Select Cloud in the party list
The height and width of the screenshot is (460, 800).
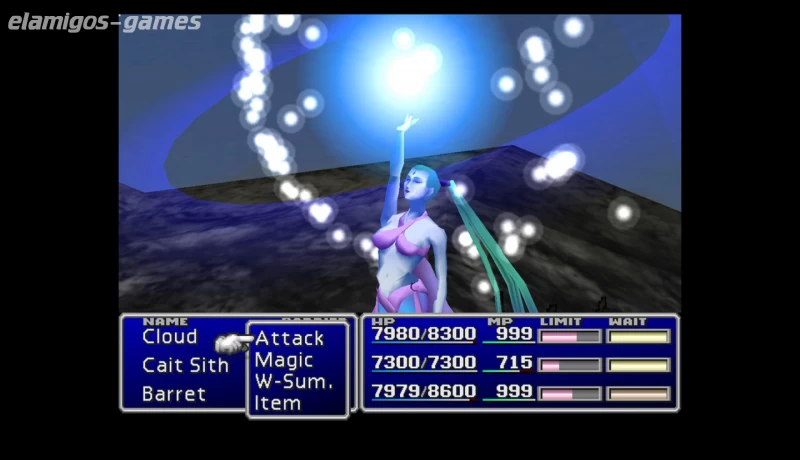pos(170,337)
